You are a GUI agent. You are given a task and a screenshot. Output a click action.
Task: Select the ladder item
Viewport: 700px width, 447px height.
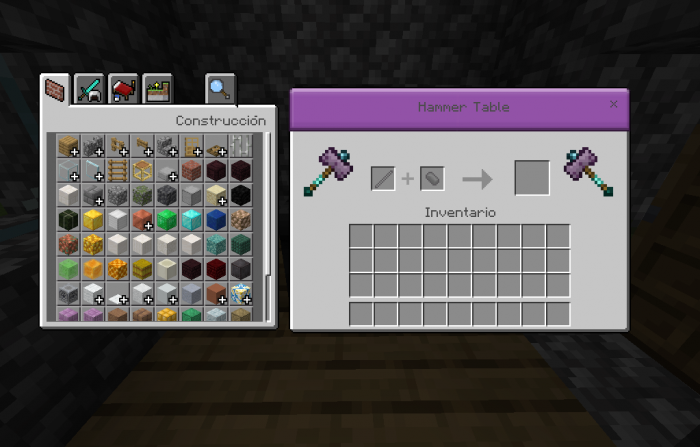click(117, 170)
